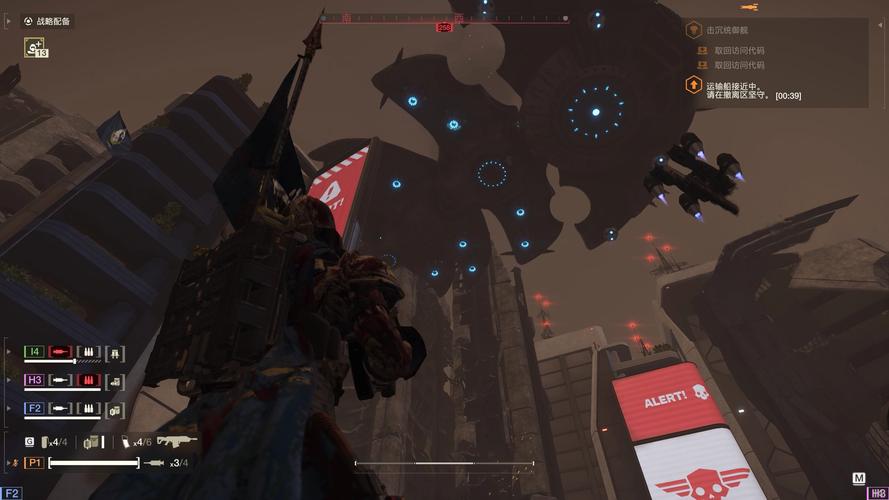Click H3's red ammo status icon
This screenshot has height=500, width=889.
pyautogui.click(x=88, y=380)
